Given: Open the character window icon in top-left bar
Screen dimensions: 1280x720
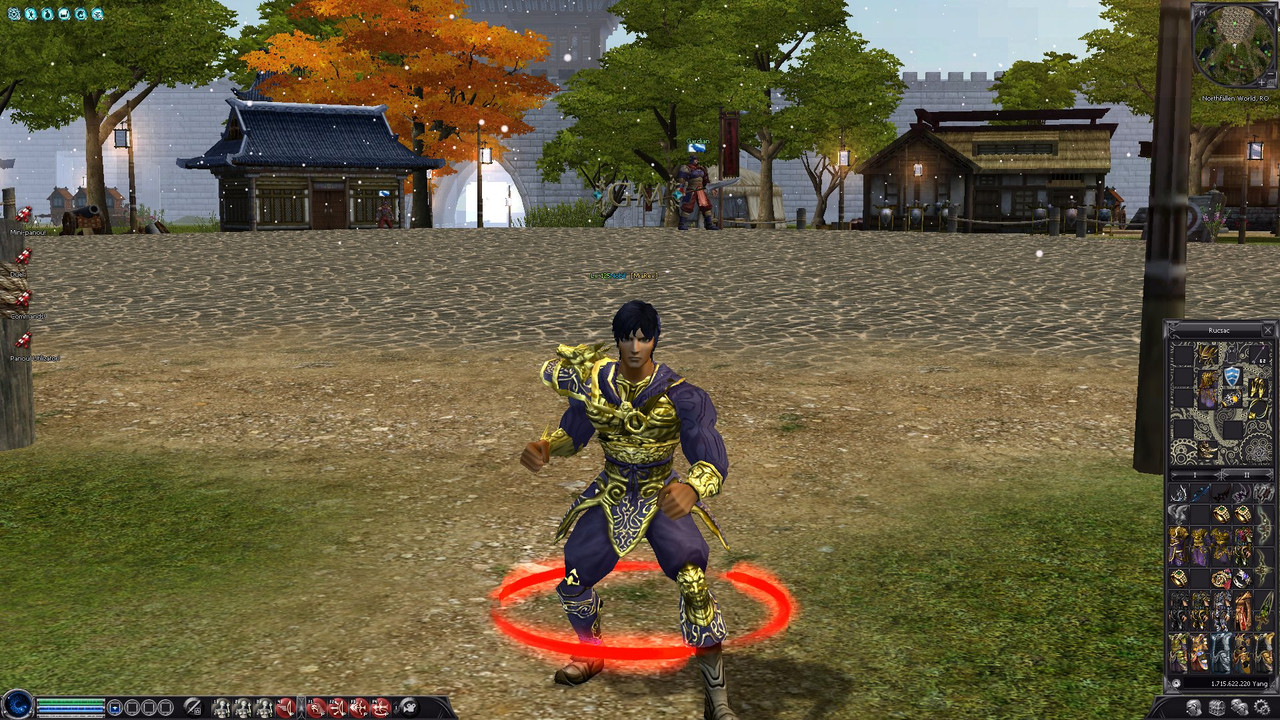Looking at the screenshot, I should 30,14.
